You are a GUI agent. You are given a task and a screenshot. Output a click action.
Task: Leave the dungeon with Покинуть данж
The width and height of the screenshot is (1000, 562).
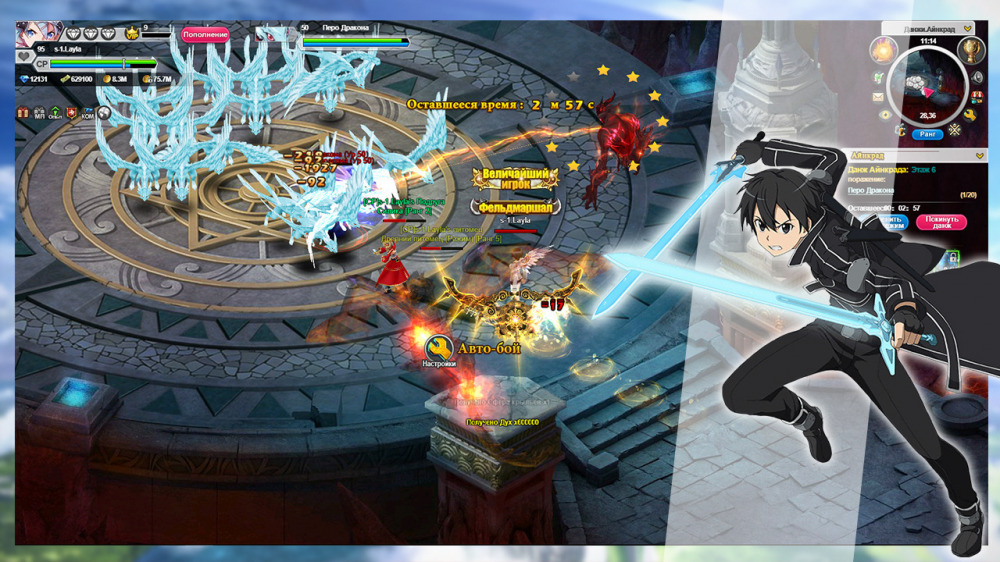coord(940,222)
